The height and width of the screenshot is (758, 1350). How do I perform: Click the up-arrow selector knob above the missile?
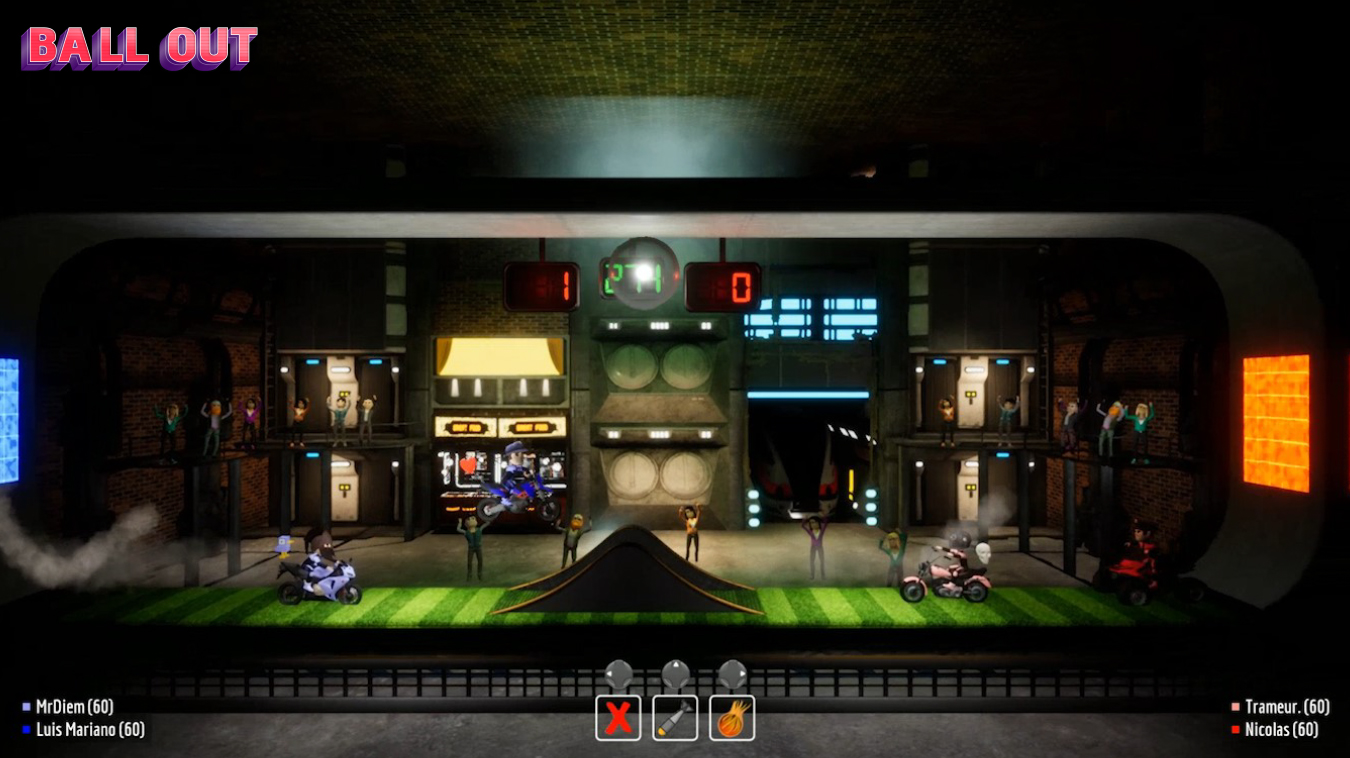(675, 671)
